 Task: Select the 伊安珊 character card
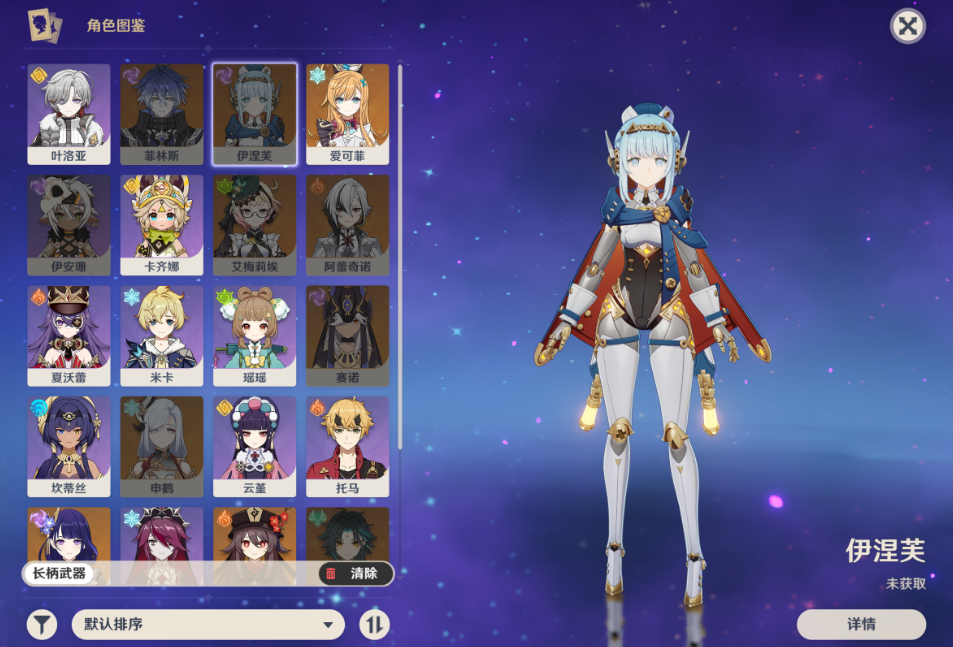(69, 224)
